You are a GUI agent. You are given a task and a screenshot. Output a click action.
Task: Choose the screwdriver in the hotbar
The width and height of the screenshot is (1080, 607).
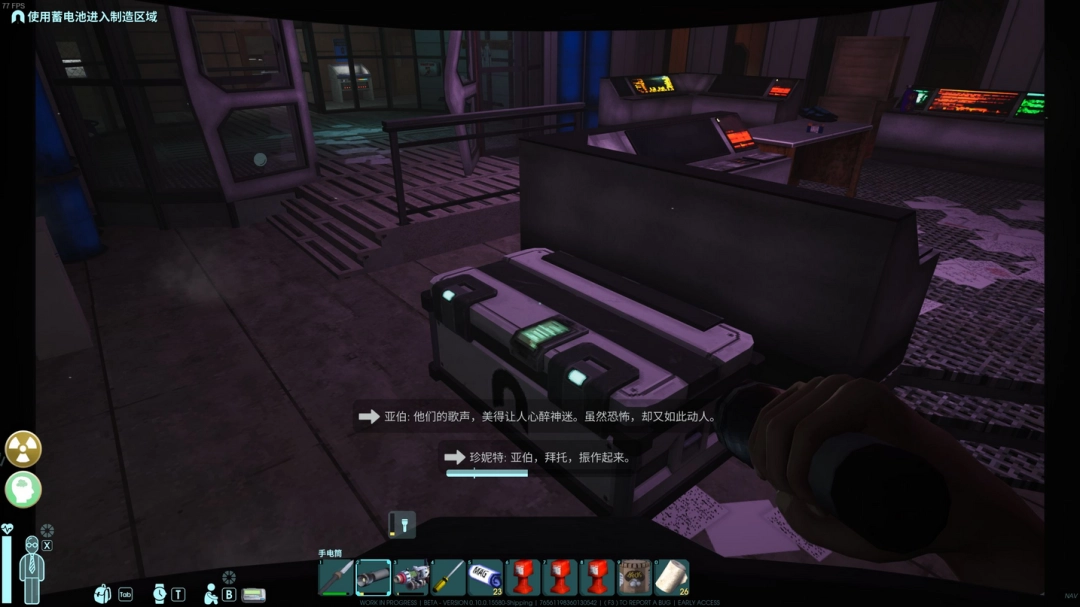(447, 577)
